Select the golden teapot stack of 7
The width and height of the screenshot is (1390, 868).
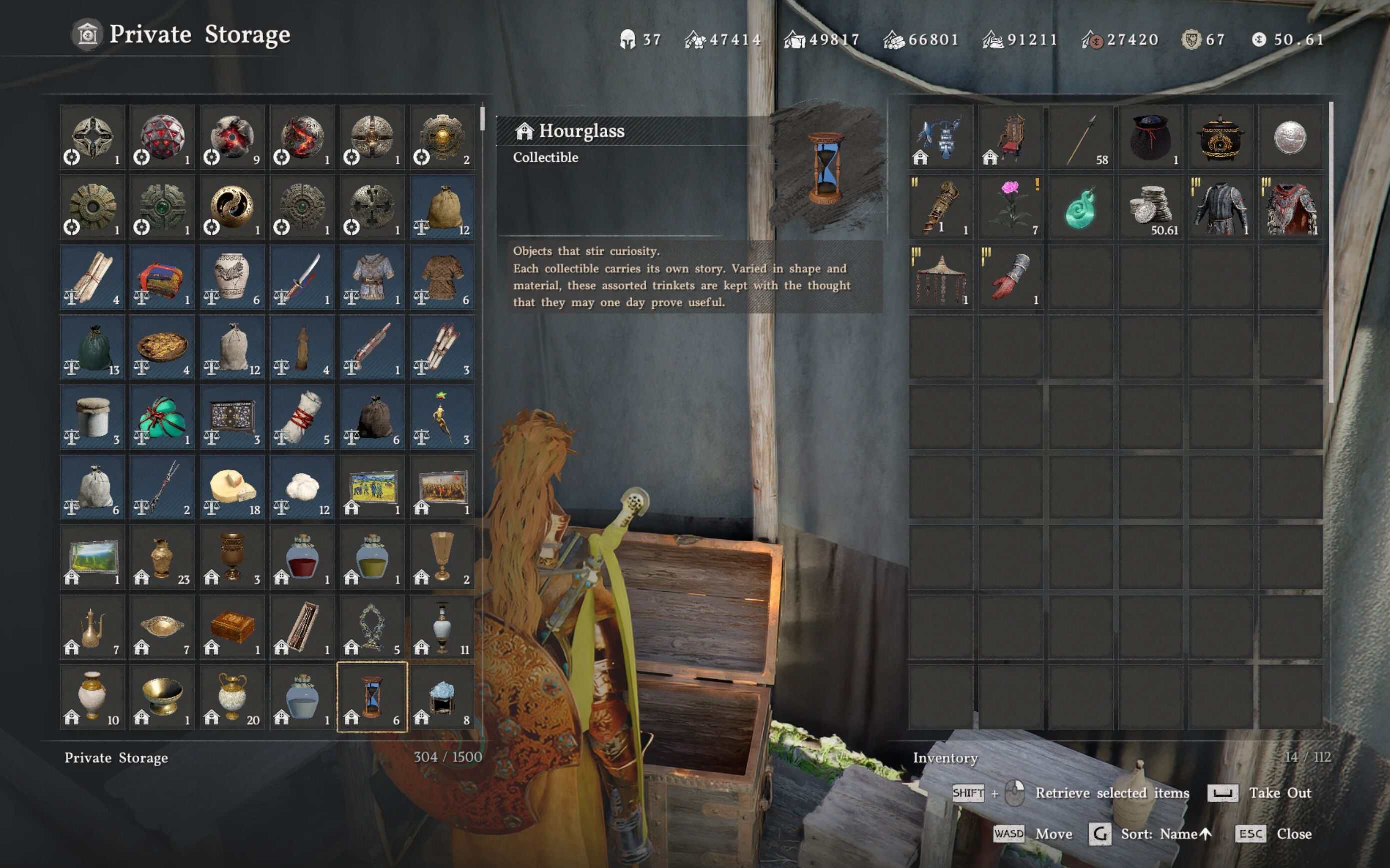click(92, 627)
